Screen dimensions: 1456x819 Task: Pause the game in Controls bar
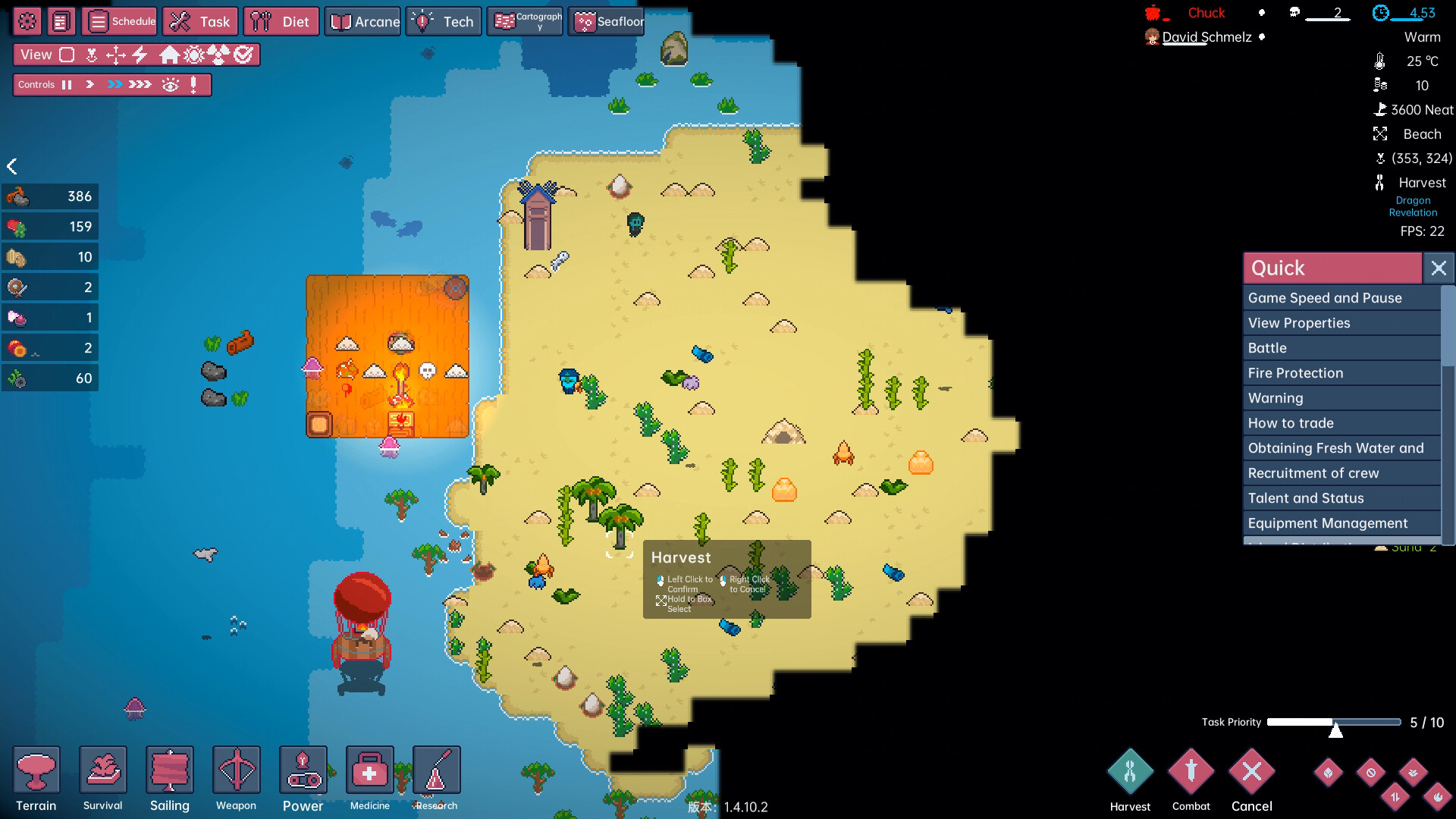(x=67, y=84)
